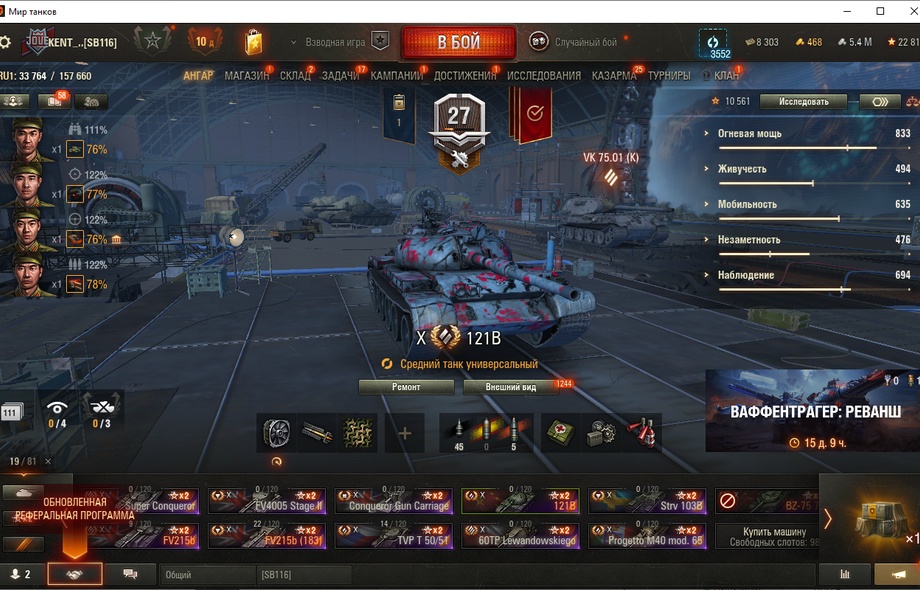Open the МАГАЗИН tab
The width and height of the screenshot is (920, 590).
pos(246,76)
